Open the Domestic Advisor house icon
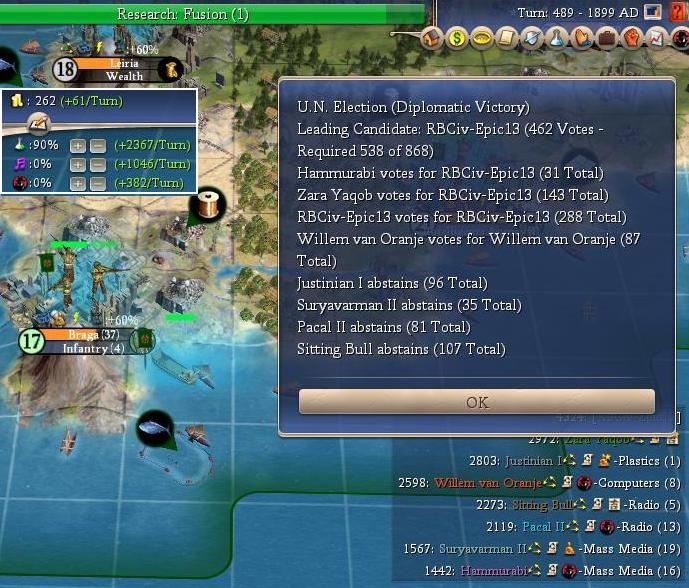 point(432,39)
